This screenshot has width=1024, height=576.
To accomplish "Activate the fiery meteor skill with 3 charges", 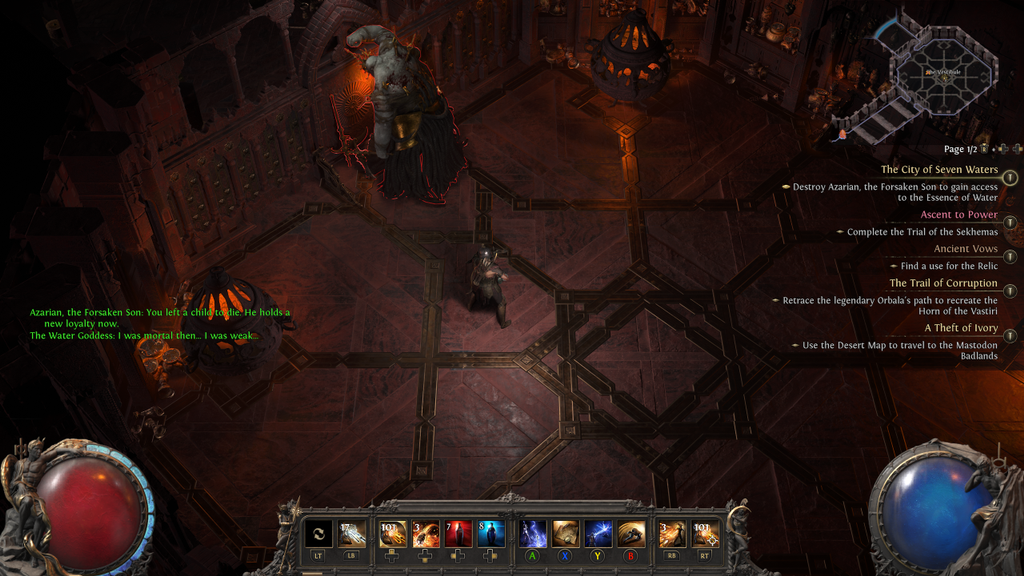I will [x=426, y=534].
